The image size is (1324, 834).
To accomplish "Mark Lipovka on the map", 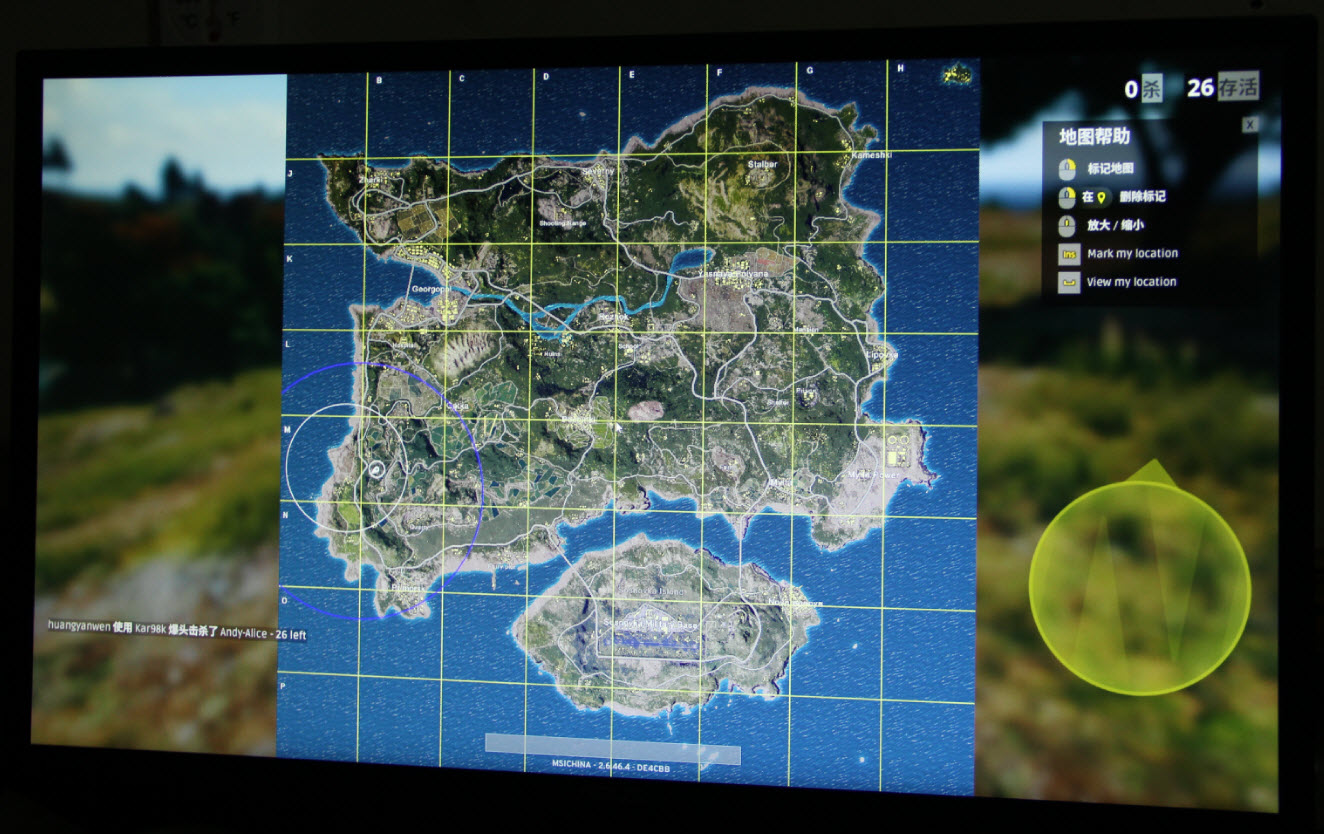I will pyautogui.click(x=882, y=354).
